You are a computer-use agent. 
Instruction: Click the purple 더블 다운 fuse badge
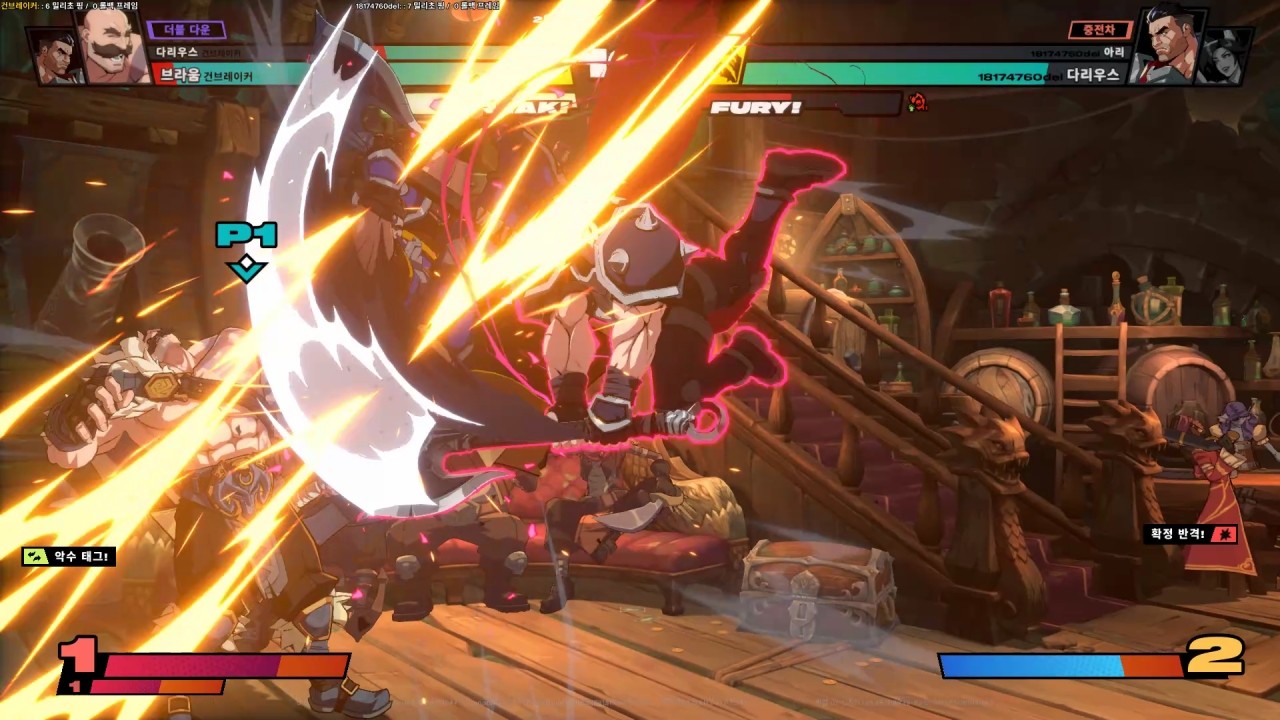click(186, 30)
